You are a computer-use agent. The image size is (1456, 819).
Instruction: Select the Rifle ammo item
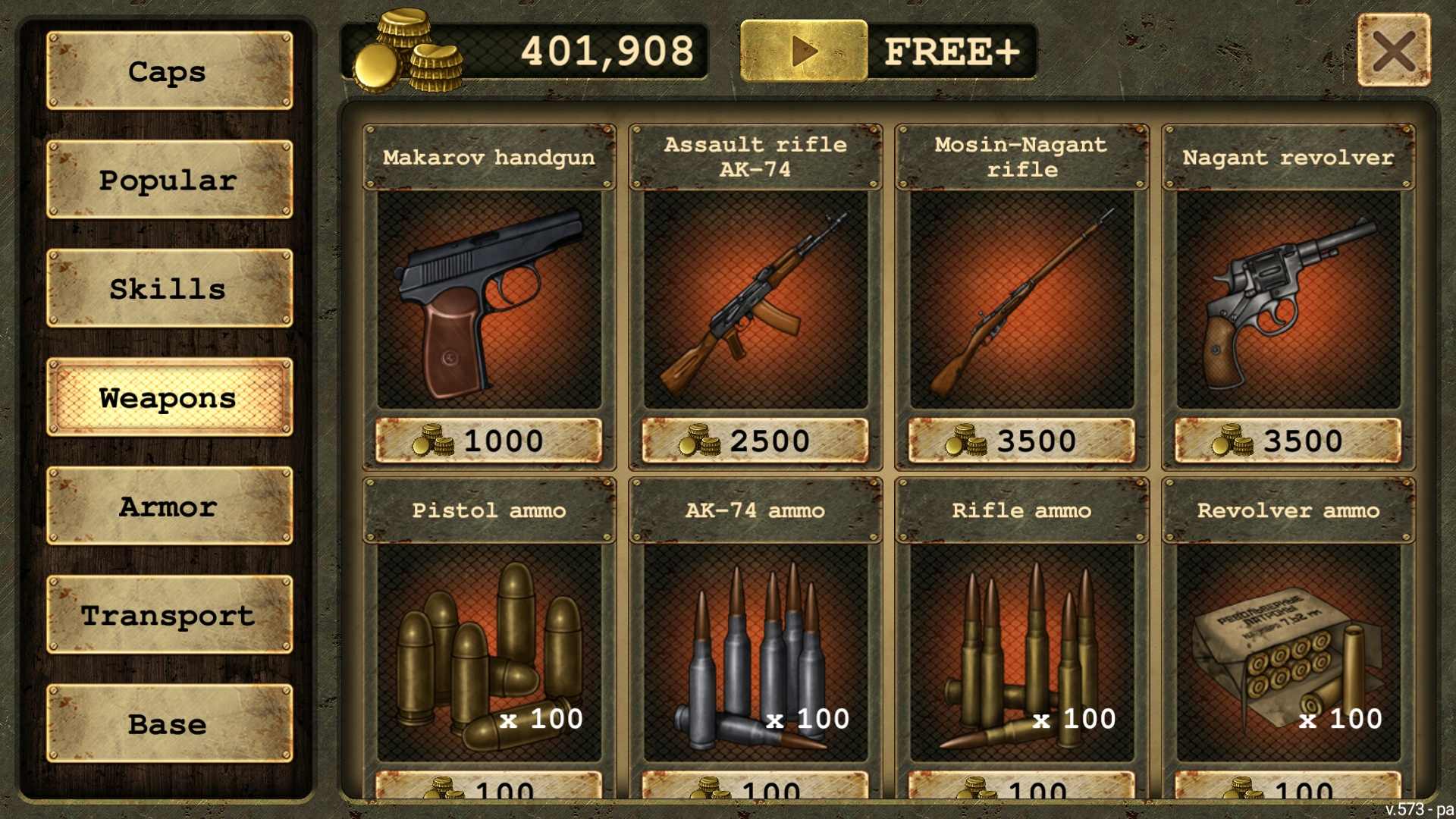(x=1021, y=652)
